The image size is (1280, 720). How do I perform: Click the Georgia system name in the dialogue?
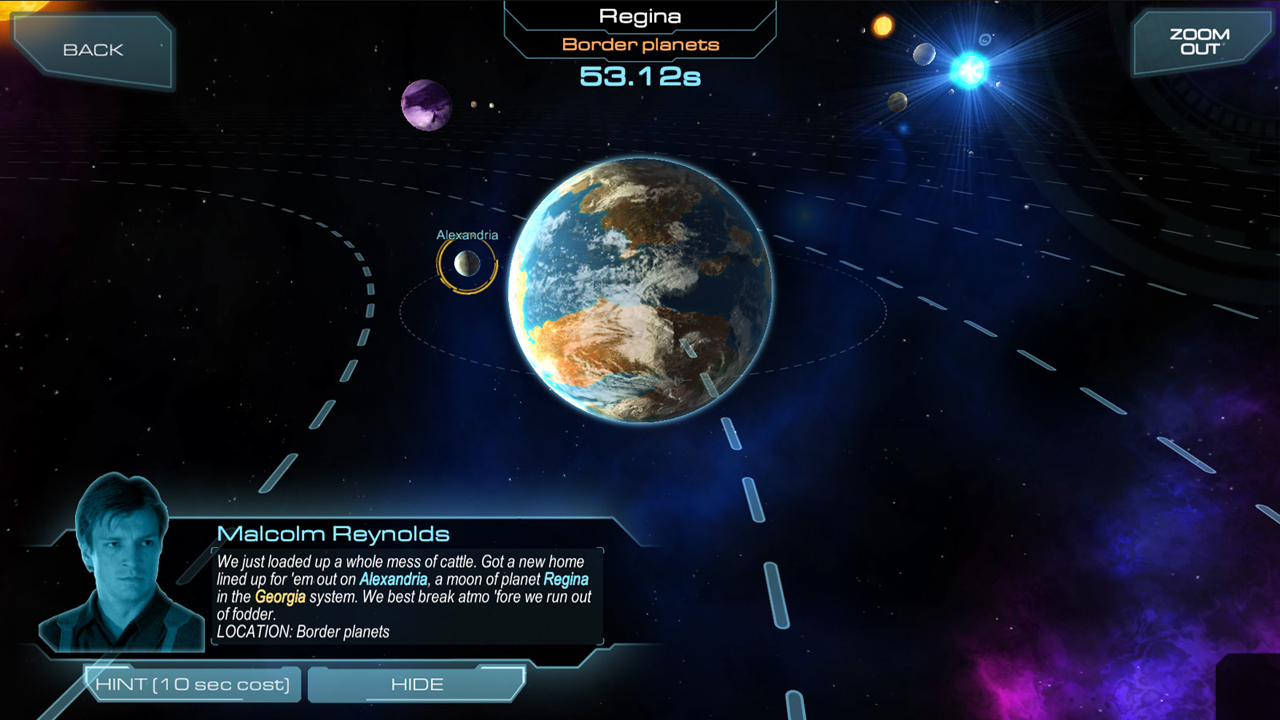click(281, 597)
